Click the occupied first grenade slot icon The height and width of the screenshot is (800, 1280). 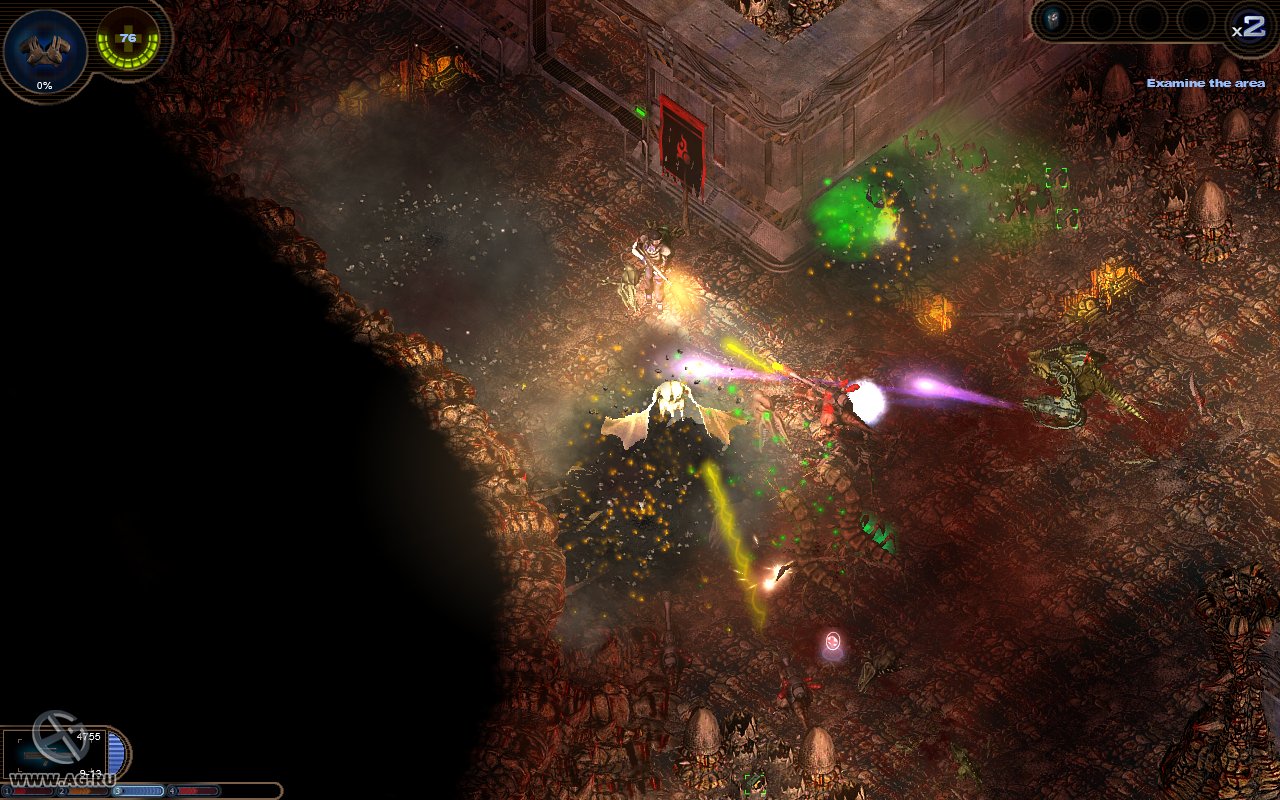[1053, 18]
